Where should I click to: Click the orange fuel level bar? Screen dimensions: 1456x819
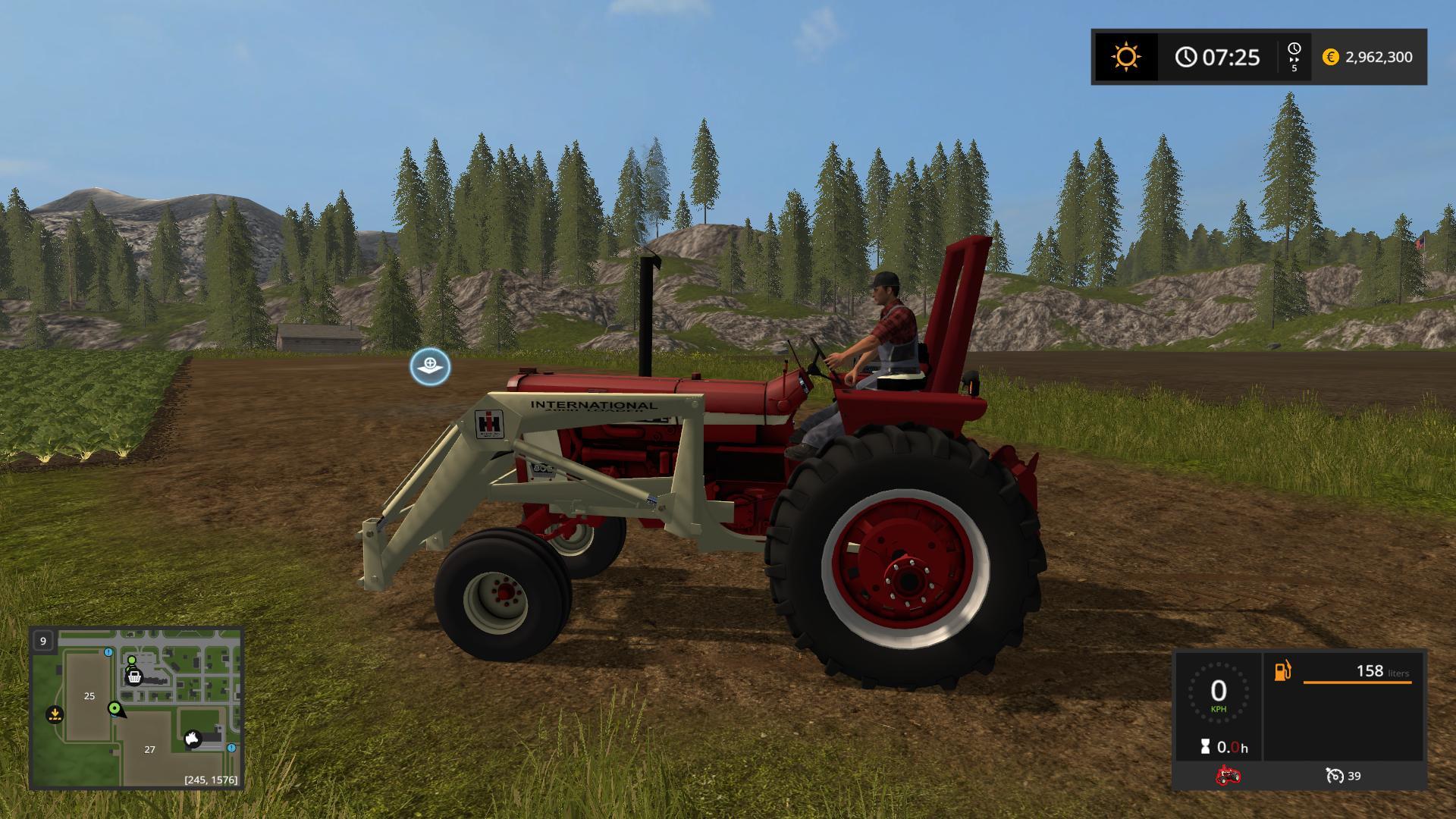click(1358, 682)
